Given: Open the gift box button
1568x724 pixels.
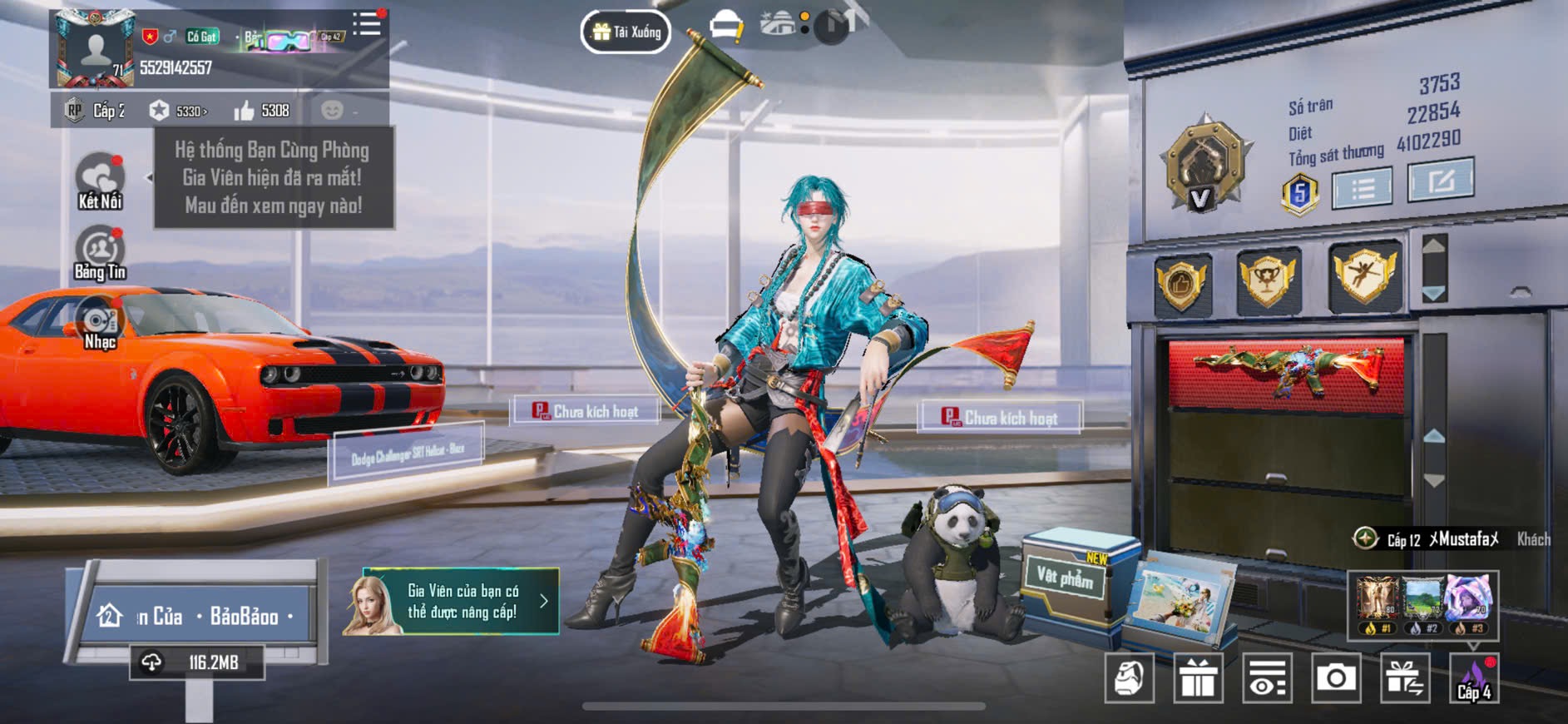Looking at the screenshot, I should click(1198, 678).
